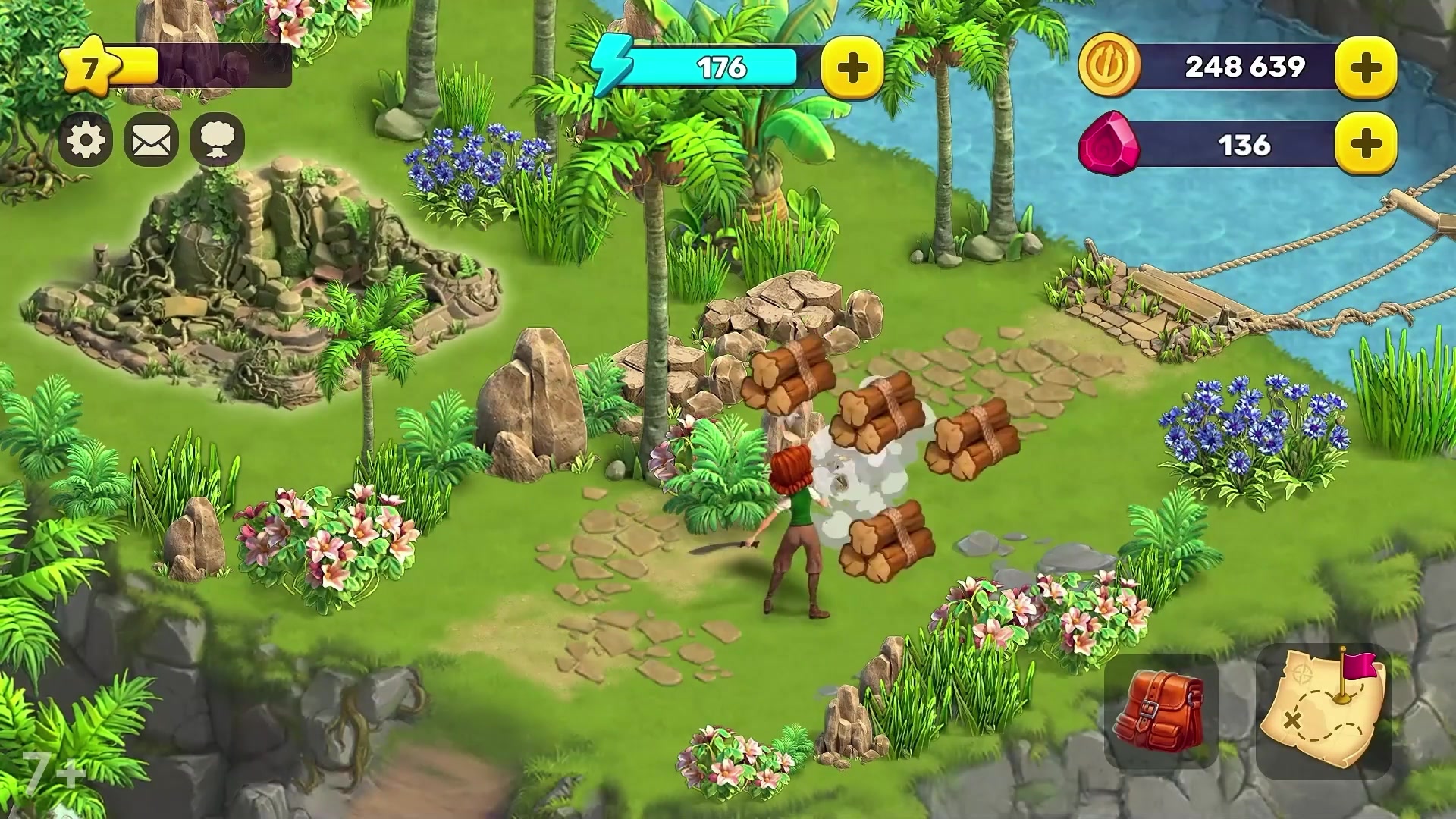Open the leather backpack inventory
The width and height of the screenshot is (1456, 819).
1160,713
